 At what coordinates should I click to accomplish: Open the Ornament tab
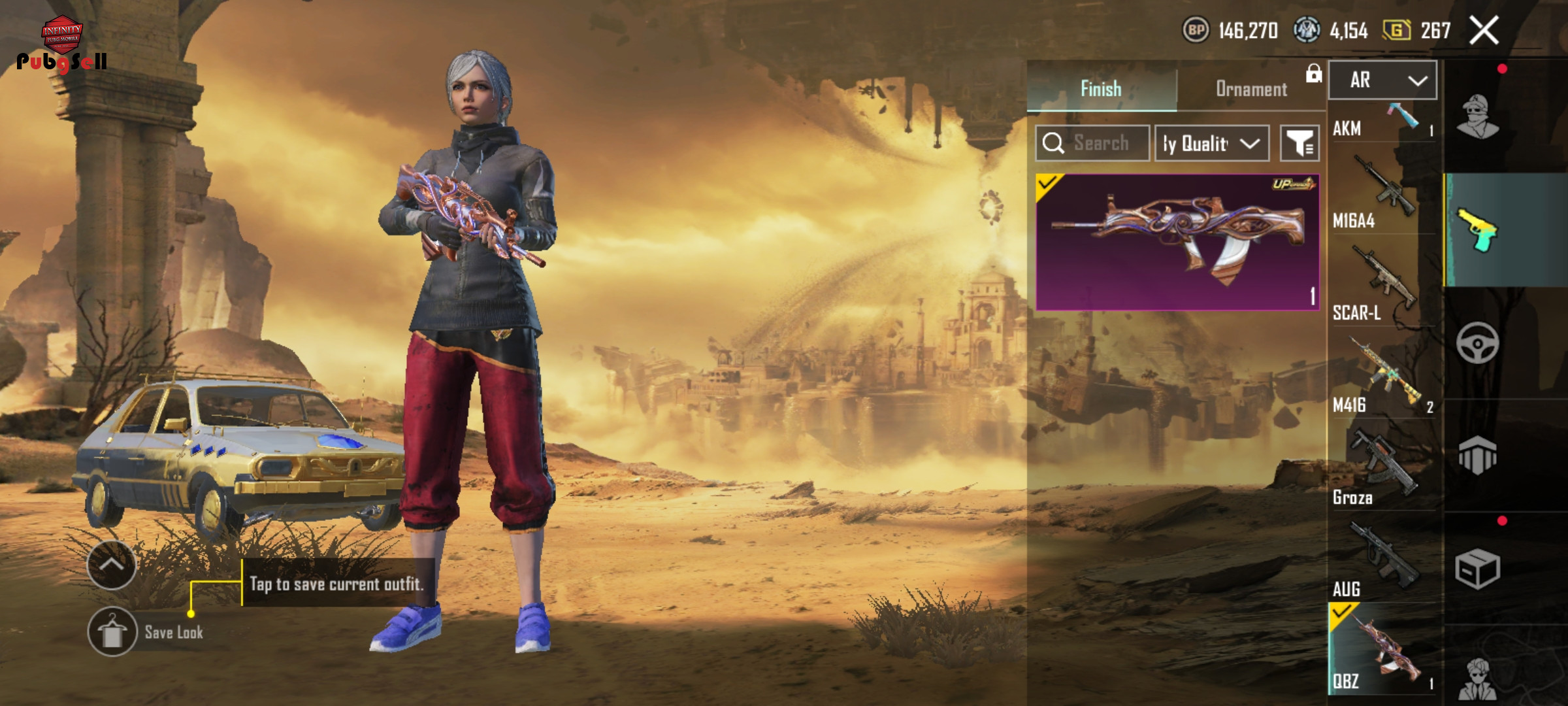(1251, 89)
